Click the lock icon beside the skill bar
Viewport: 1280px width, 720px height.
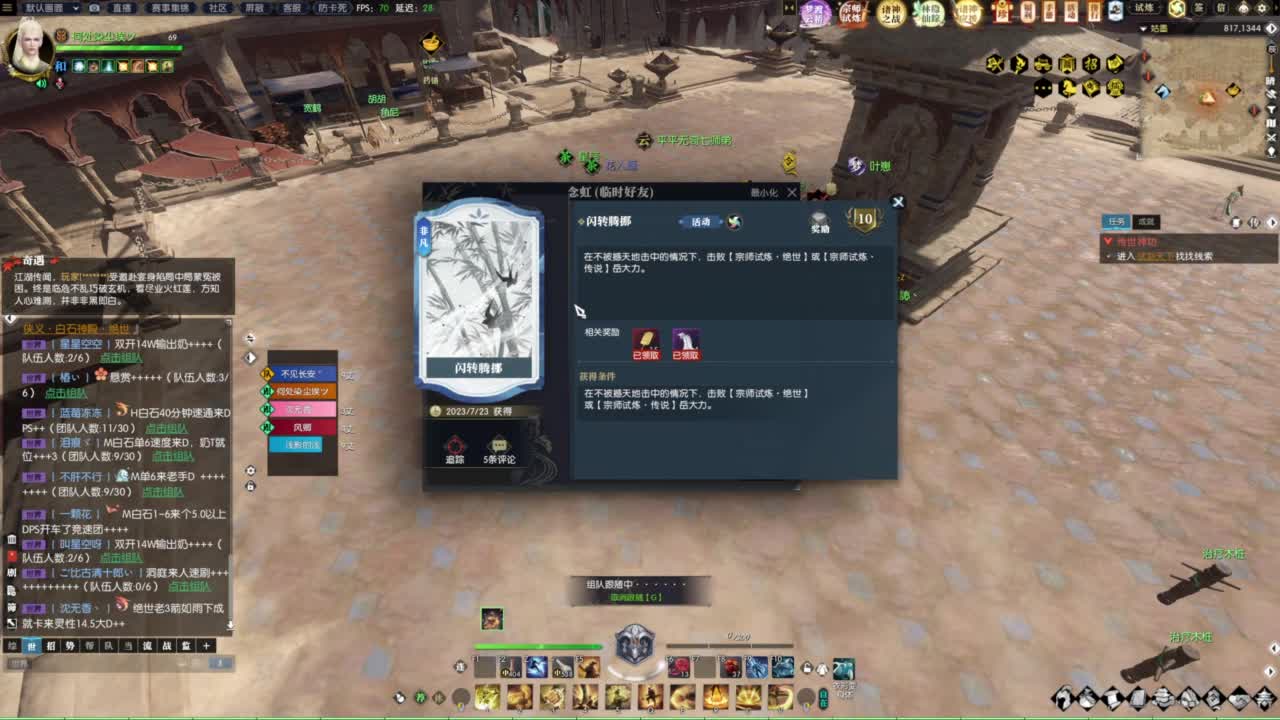[807, 668]
